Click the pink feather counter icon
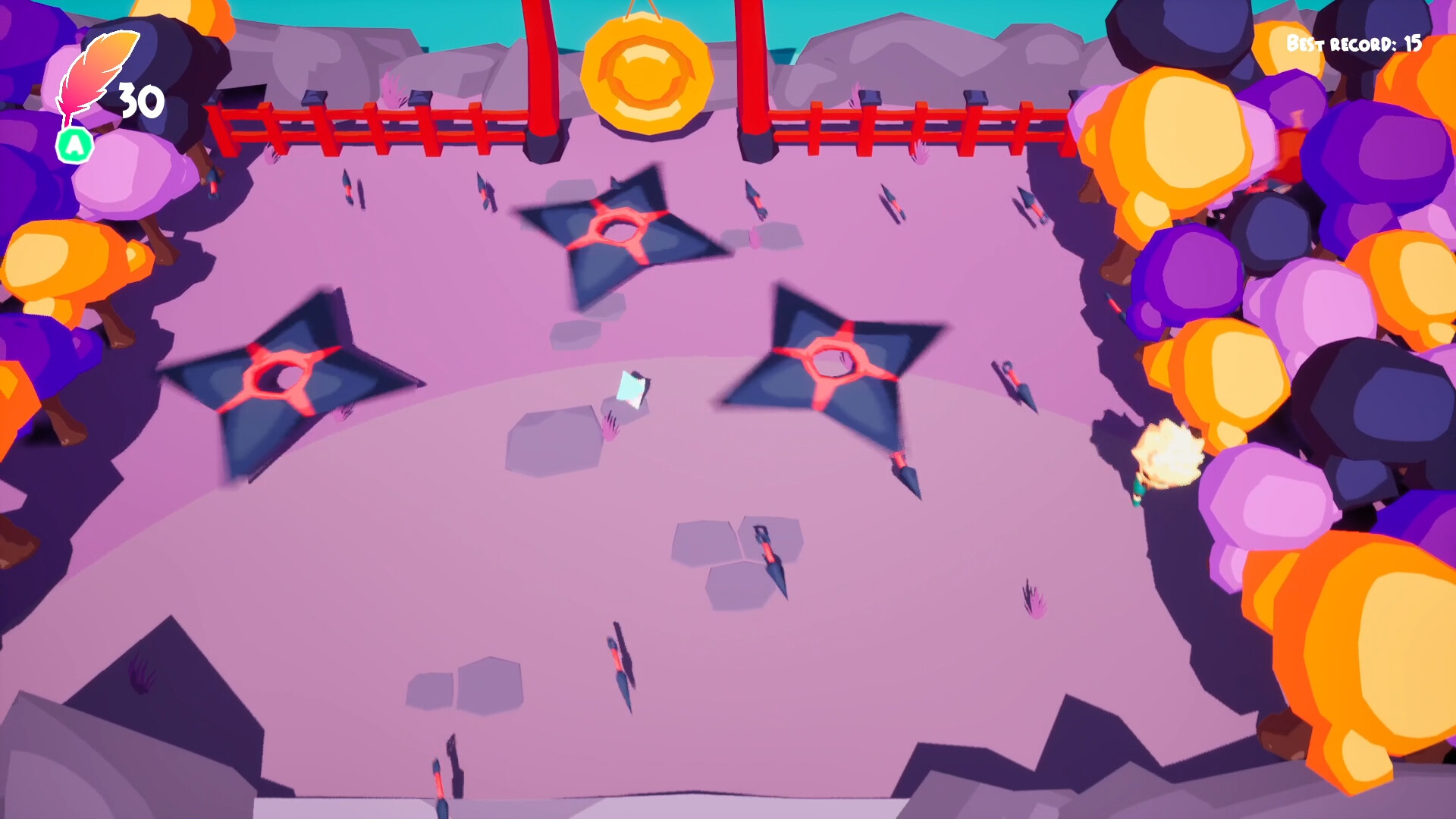The height and width of the screenshot is (819, 1456). (x=91, y=72)
